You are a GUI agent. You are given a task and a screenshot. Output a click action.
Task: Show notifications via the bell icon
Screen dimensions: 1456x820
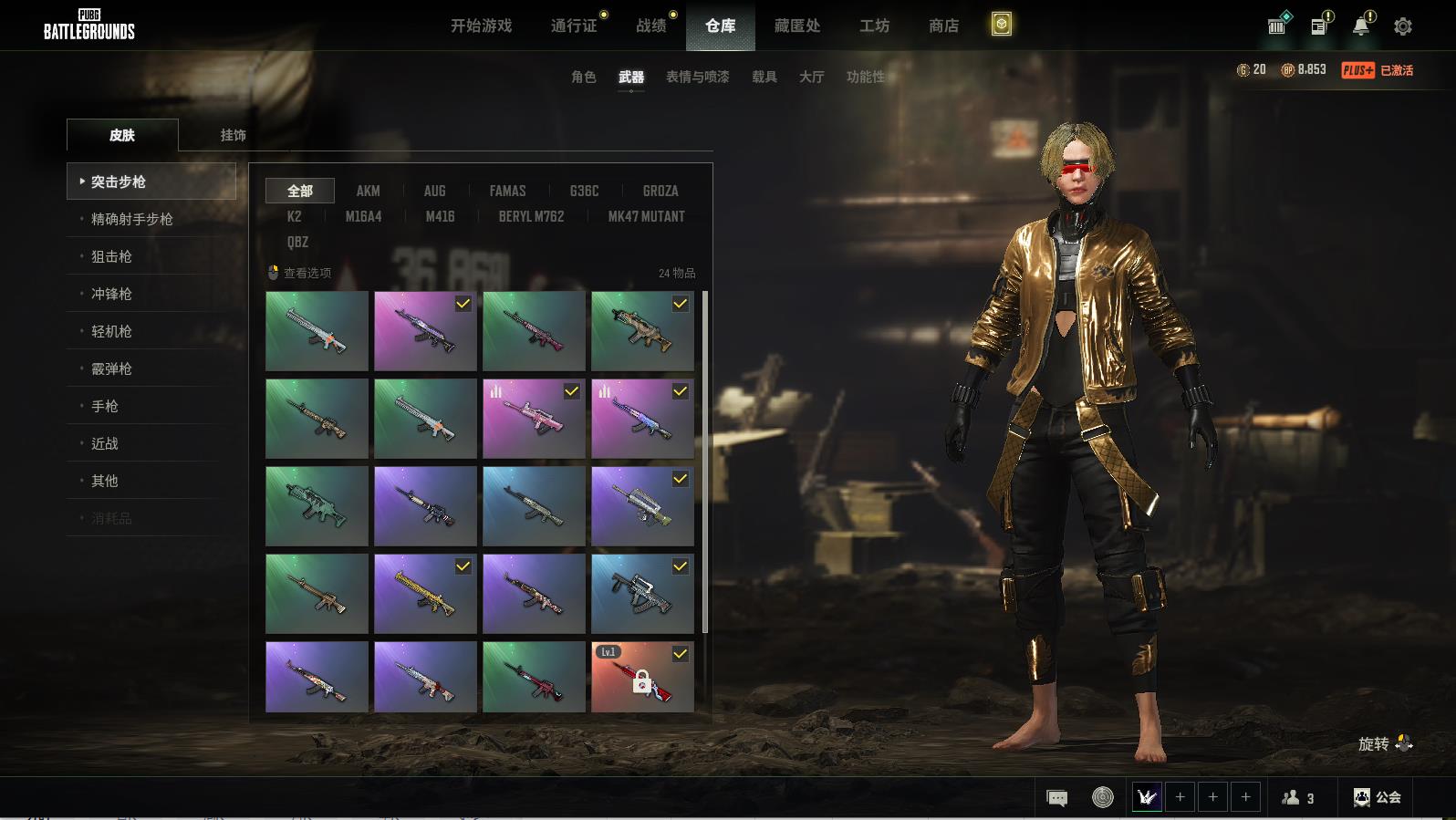click(x=1361, y=26)
